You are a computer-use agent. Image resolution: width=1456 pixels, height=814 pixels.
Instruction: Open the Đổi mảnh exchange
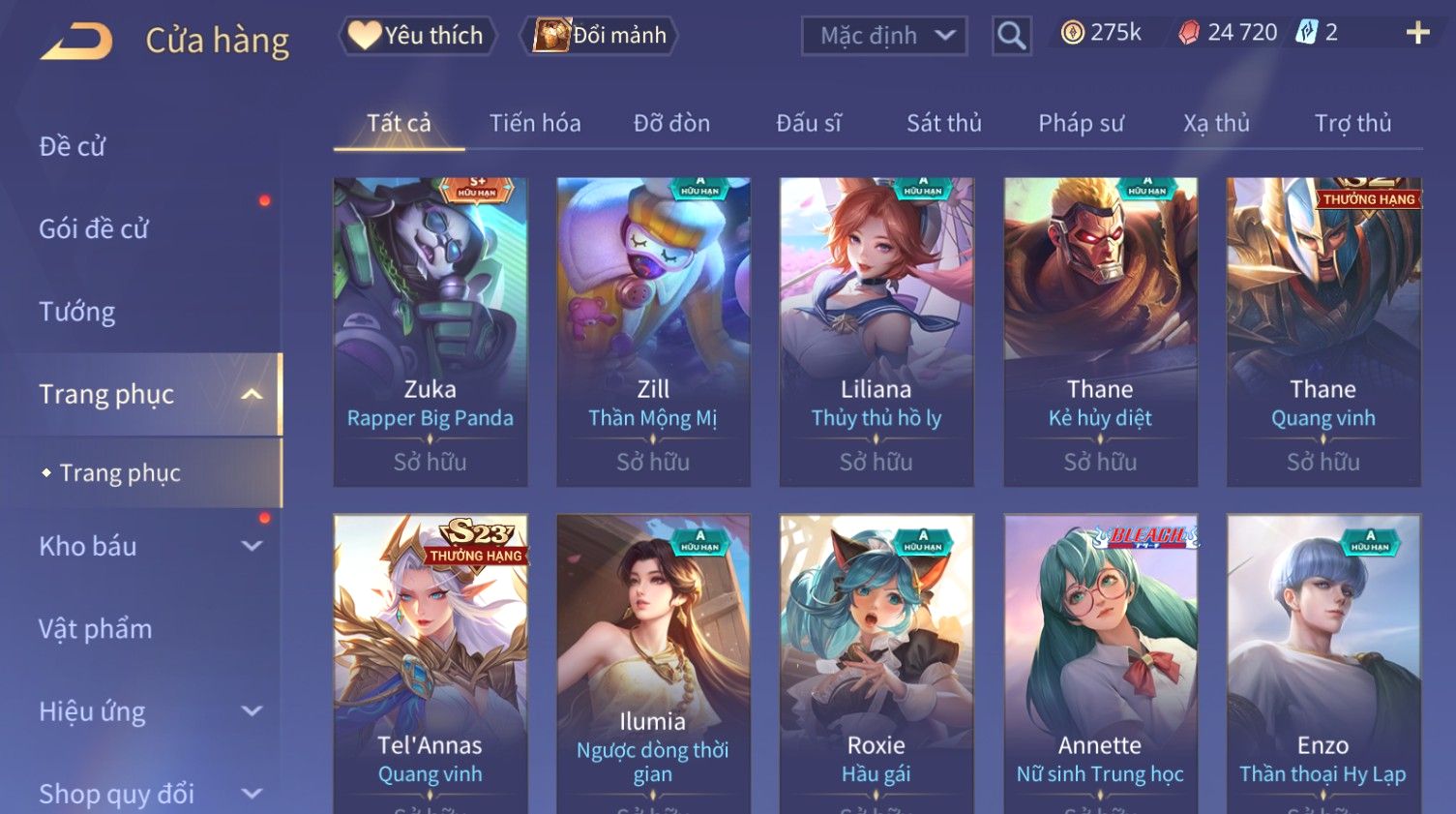[x=601, y=36]
